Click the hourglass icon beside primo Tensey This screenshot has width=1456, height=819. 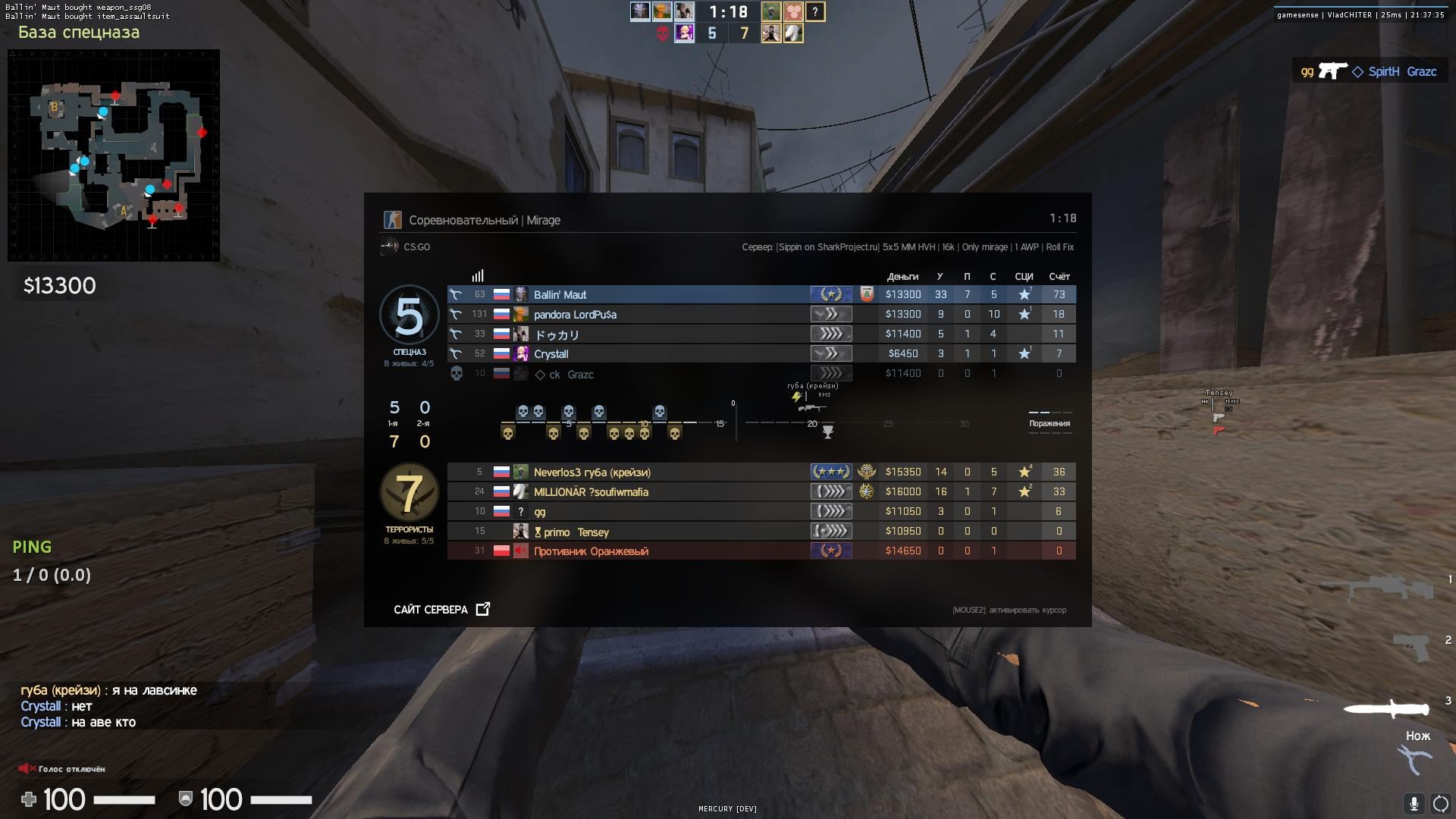click(x=538, y=533)
